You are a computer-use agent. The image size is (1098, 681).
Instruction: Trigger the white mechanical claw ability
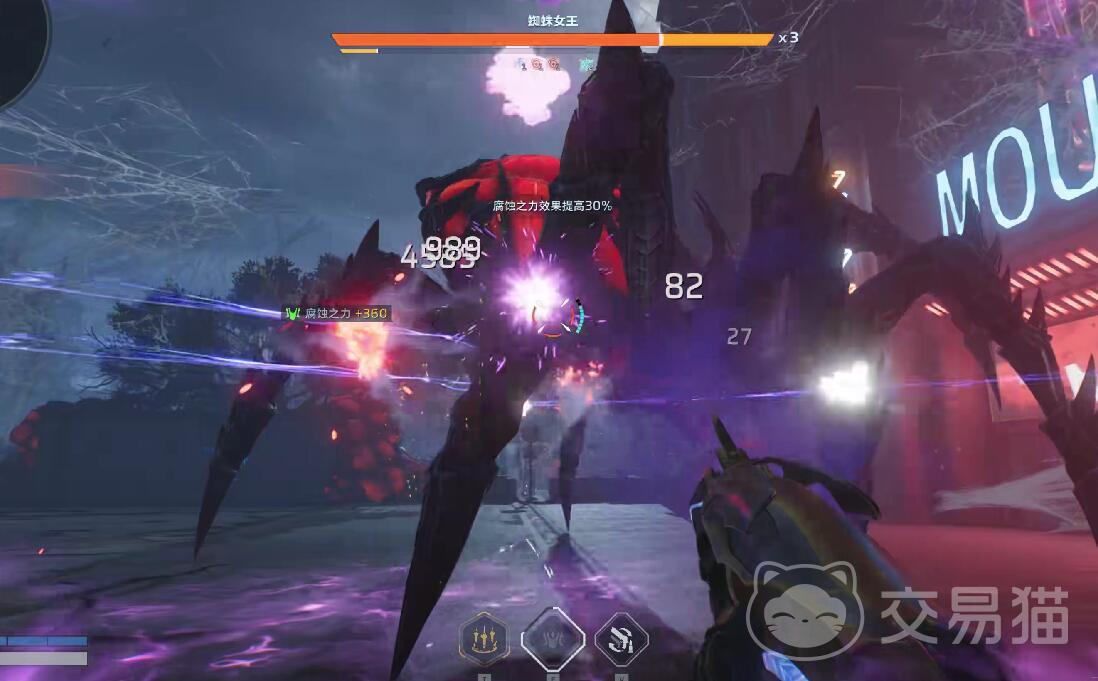pos(621,638)
